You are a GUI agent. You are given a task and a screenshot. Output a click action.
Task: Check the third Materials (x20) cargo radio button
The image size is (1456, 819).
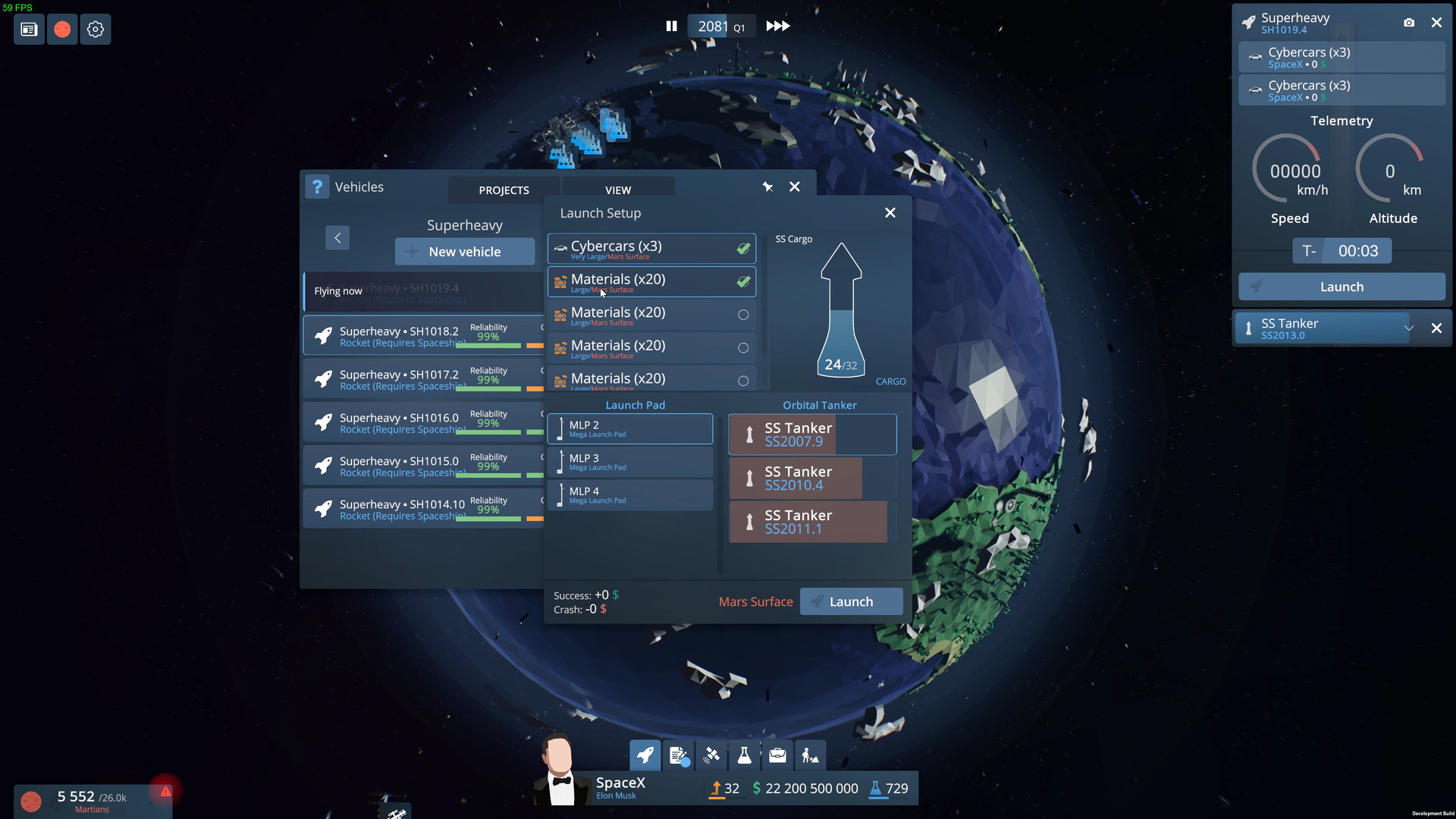742,347
